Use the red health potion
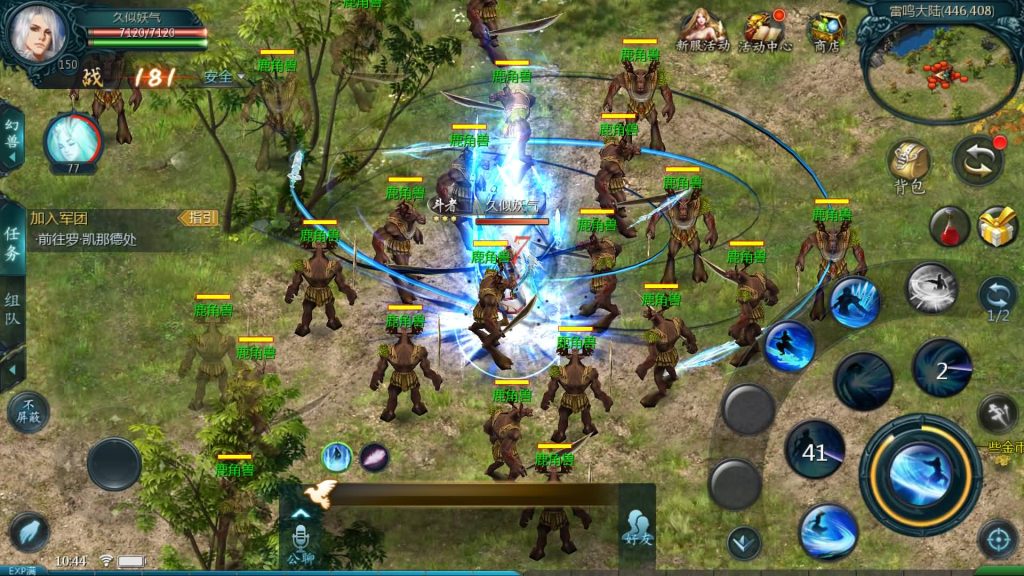Screen dimensions: 1024x576 [x=949, y=226]
